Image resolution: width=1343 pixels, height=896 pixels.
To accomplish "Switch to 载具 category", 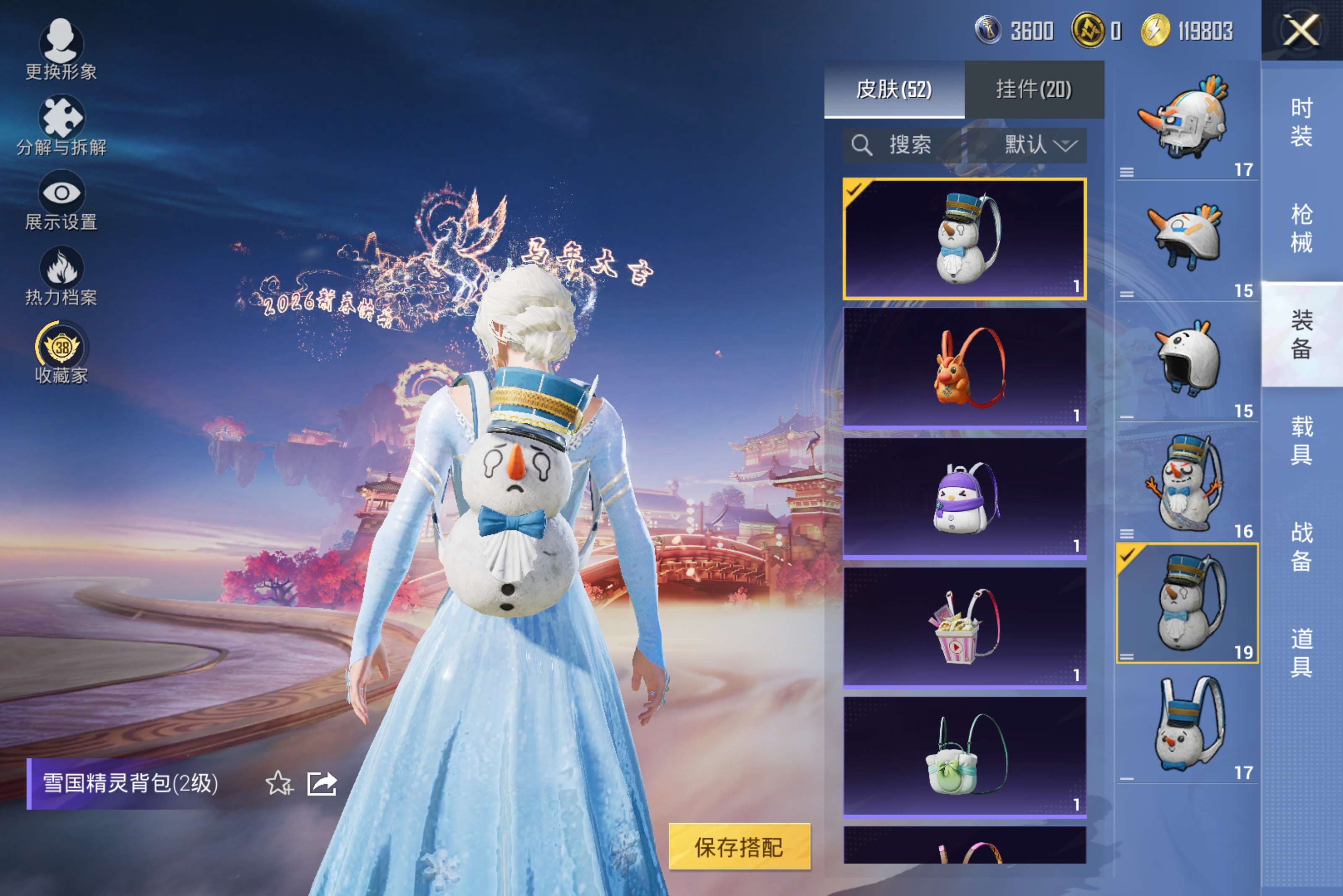I will click(1301, 440).
